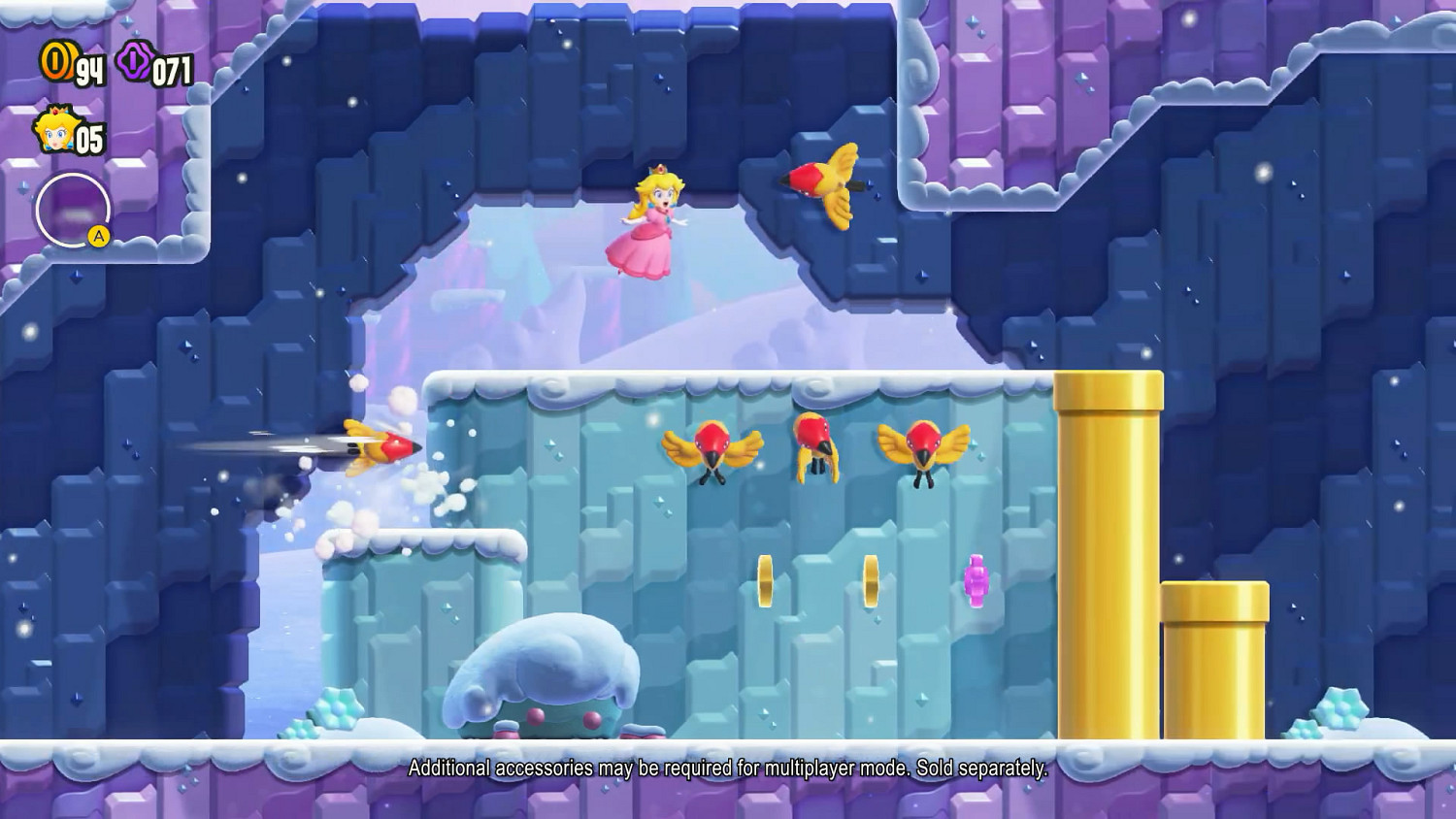Click the tall golden pipe
1456x819 pixels.
click(1109, 553)
